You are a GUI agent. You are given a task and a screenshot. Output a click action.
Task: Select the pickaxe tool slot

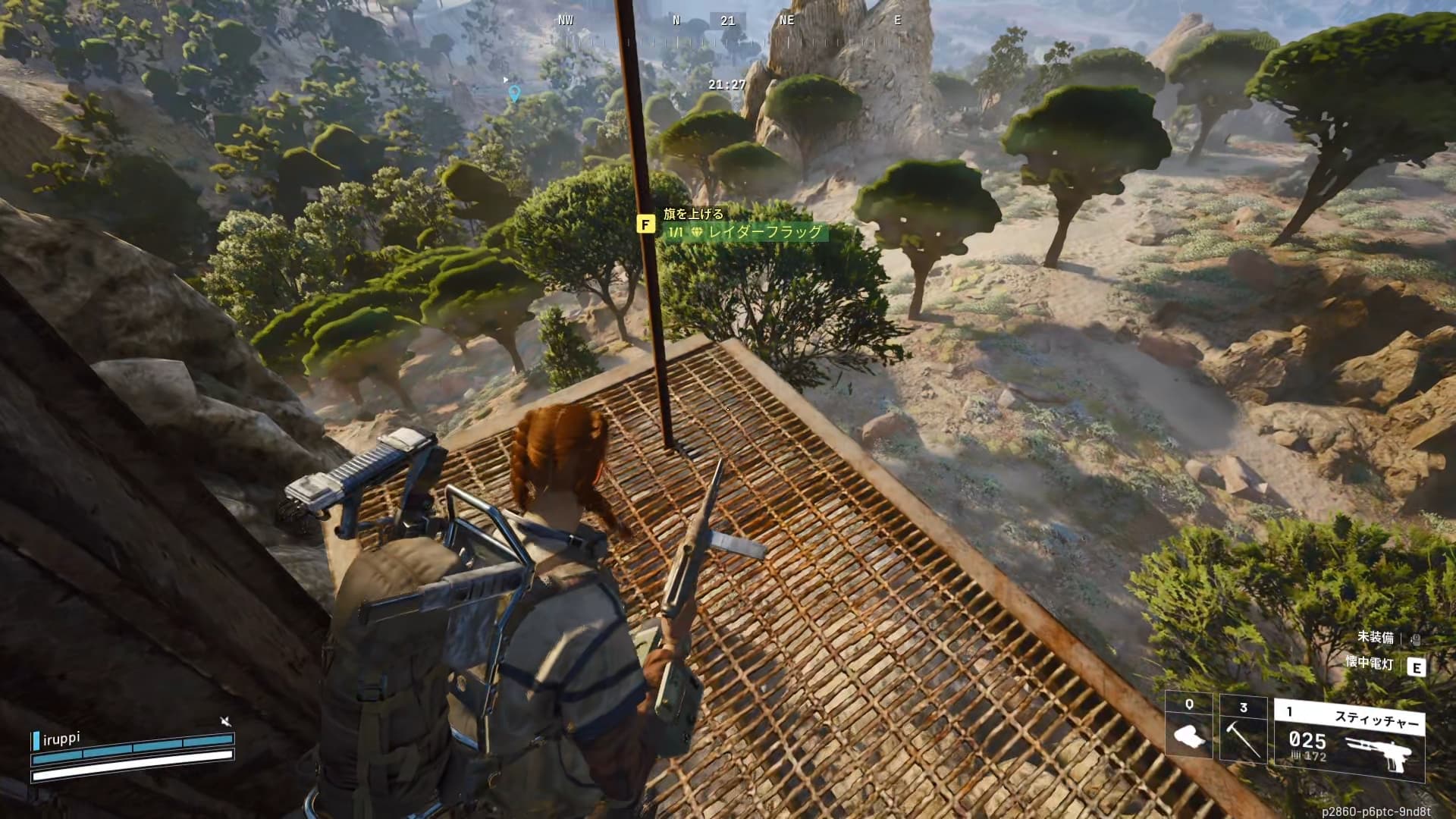pos(1243,729)
